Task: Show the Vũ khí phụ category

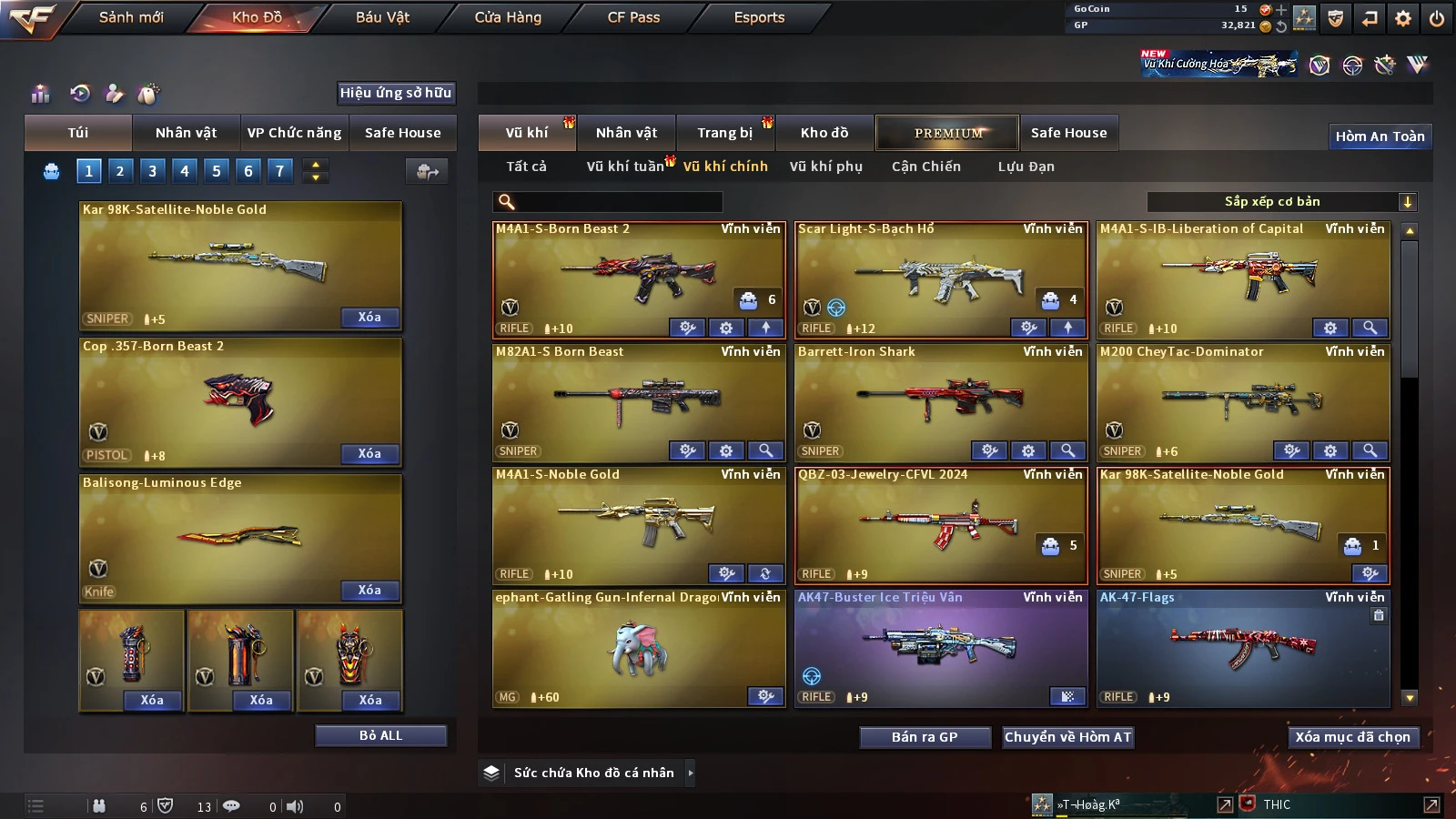Action: tap(825, 167)
